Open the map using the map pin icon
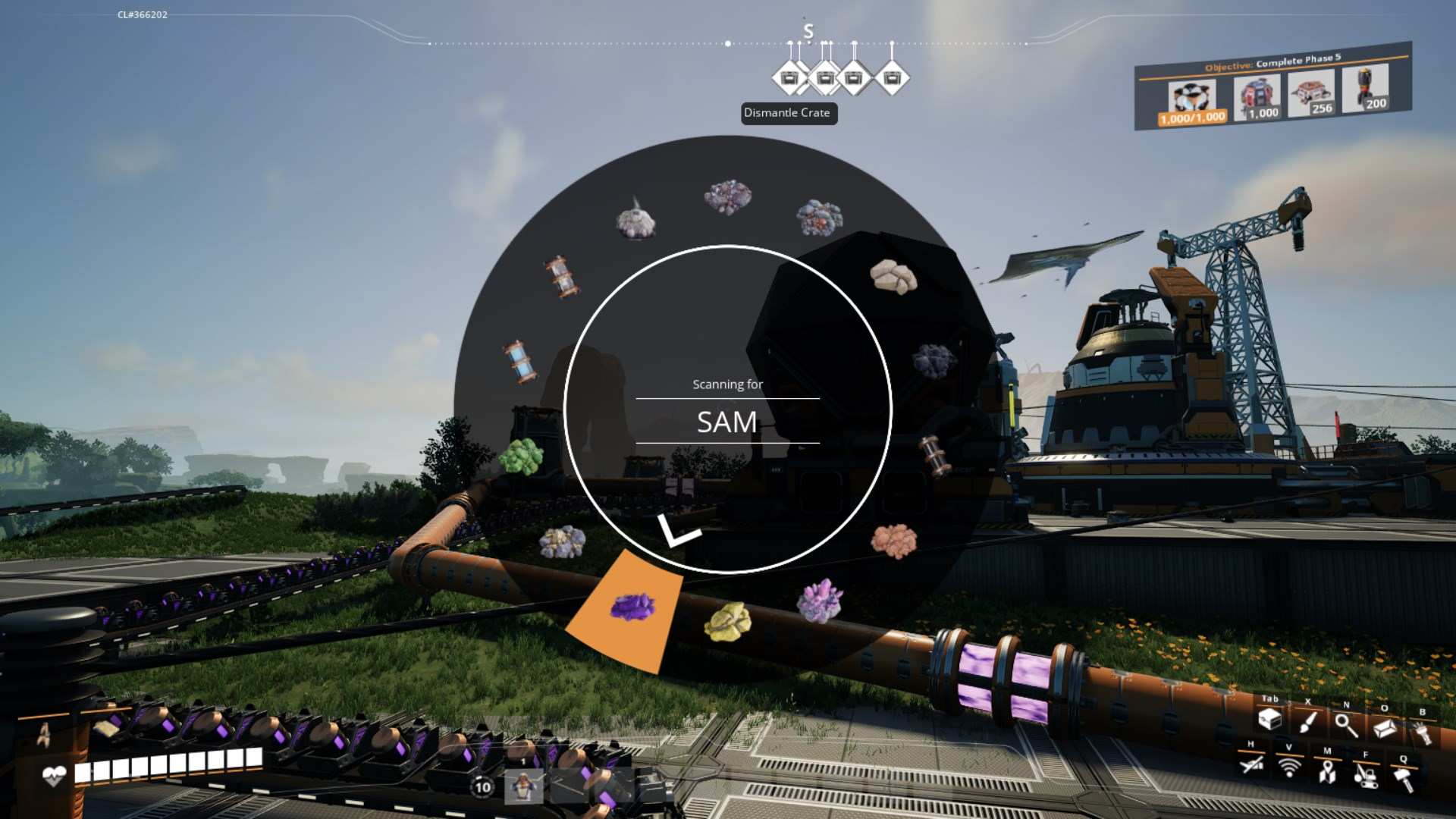Image resolution: width=1456 pixels, height=819 pixels. tap(1326, 772)
